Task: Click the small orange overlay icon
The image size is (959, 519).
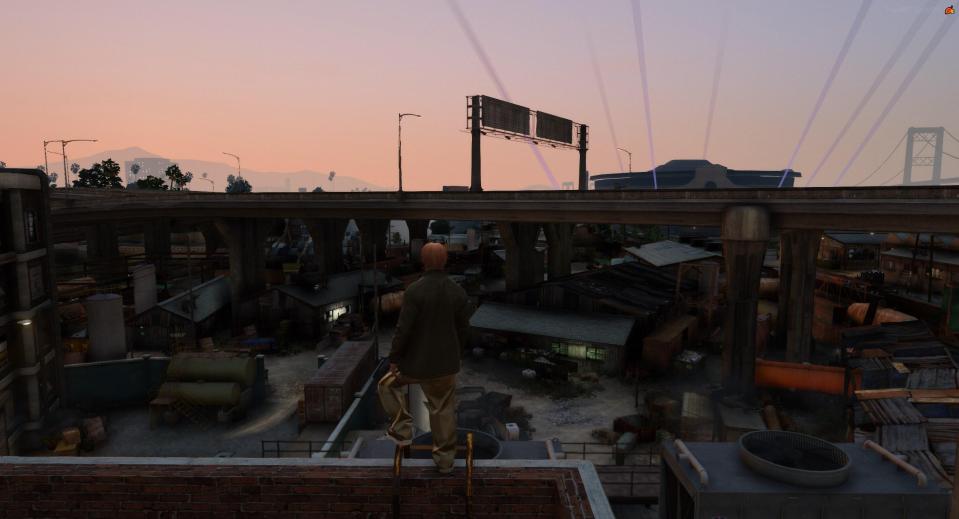Action: coord(949,10)
